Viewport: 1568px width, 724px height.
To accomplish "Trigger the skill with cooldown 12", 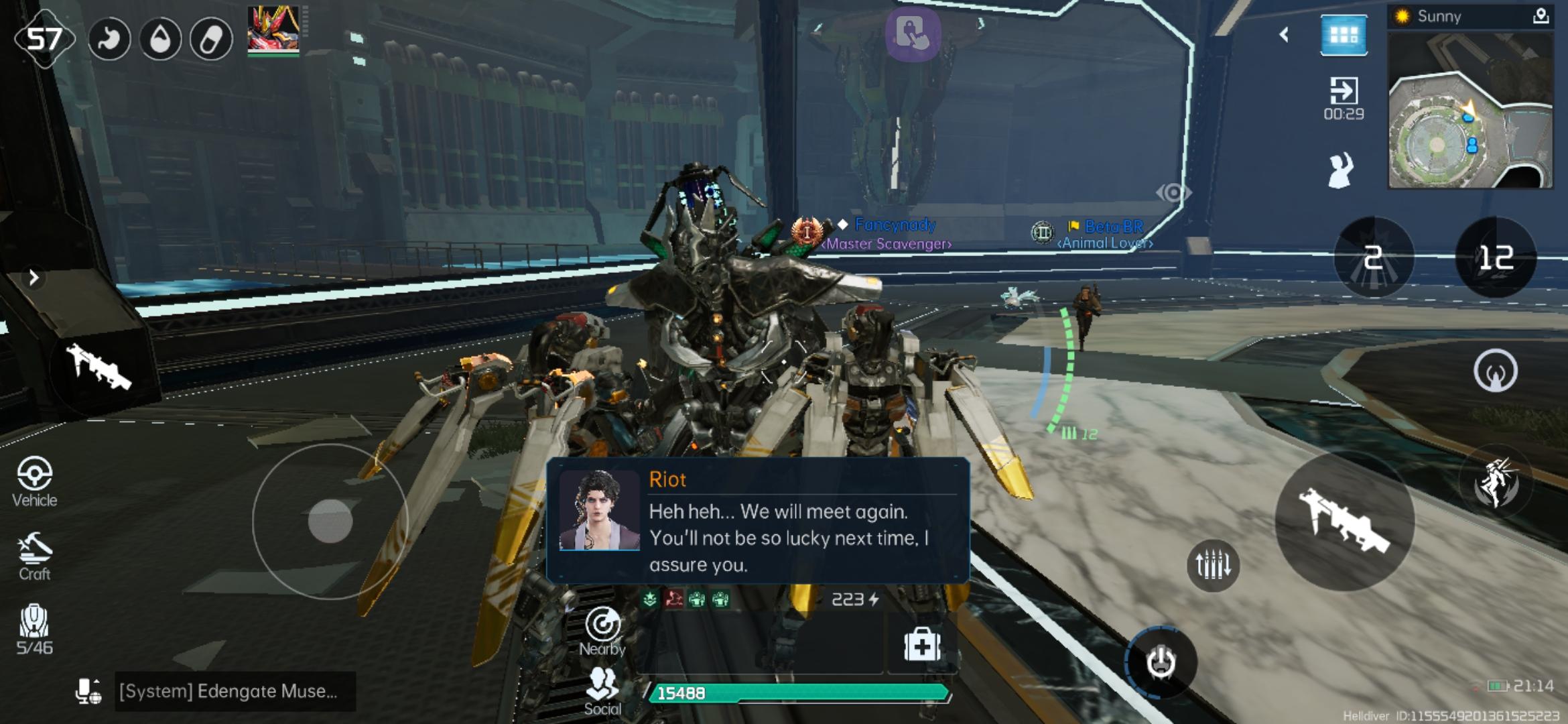I will pos(1496,257).
